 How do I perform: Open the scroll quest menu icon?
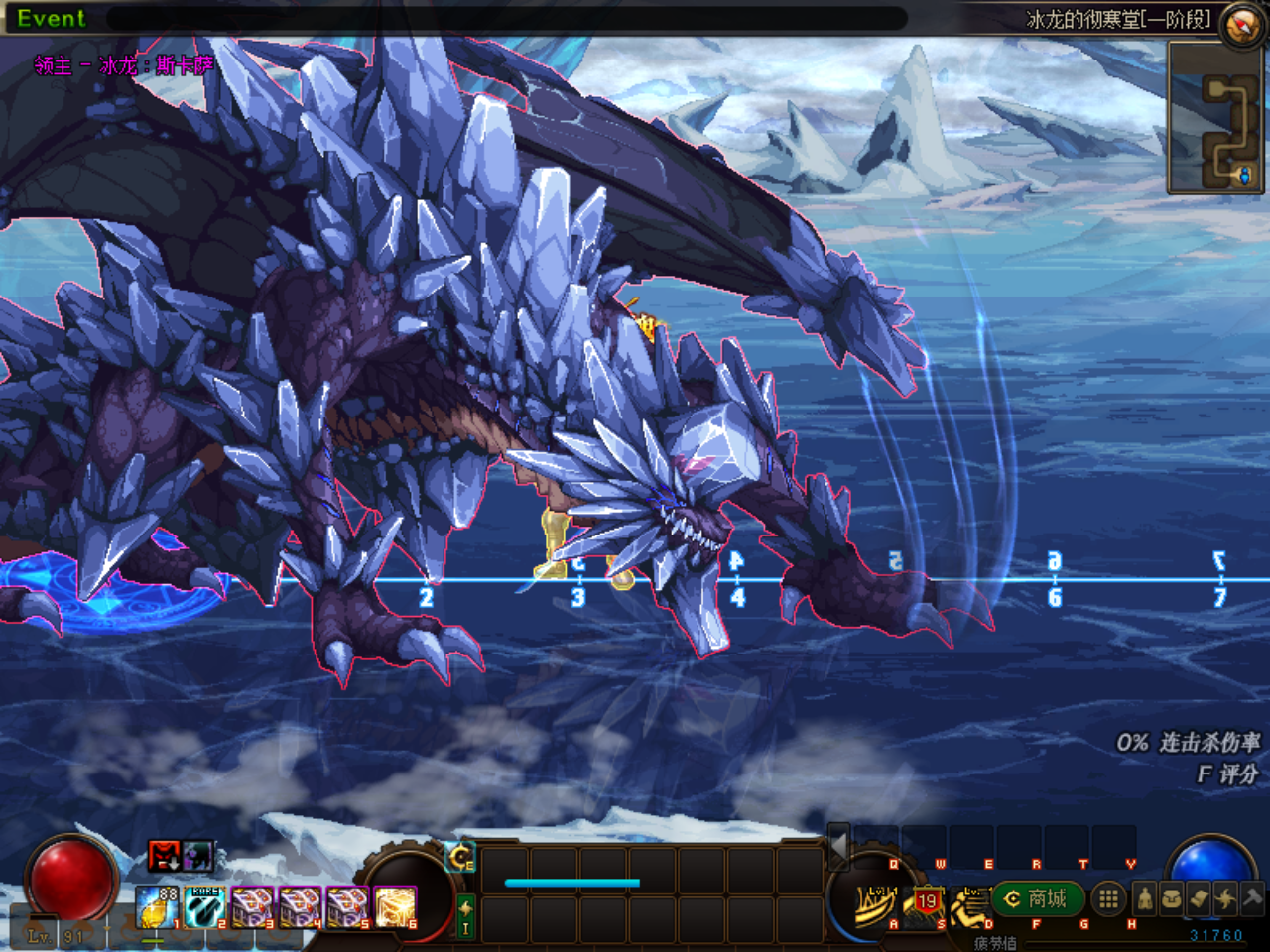click(x=1199, y=899)
